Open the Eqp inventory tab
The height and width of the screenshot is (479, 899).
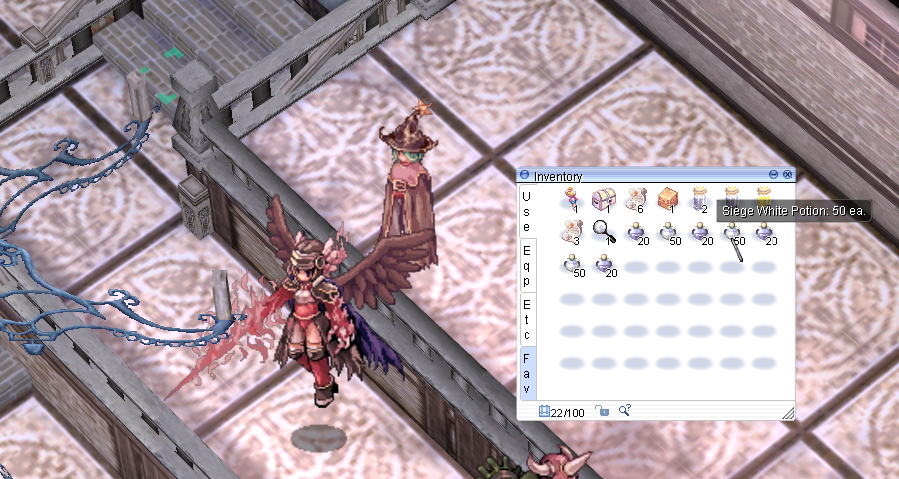pyautogui.click(x=526, y=266)
